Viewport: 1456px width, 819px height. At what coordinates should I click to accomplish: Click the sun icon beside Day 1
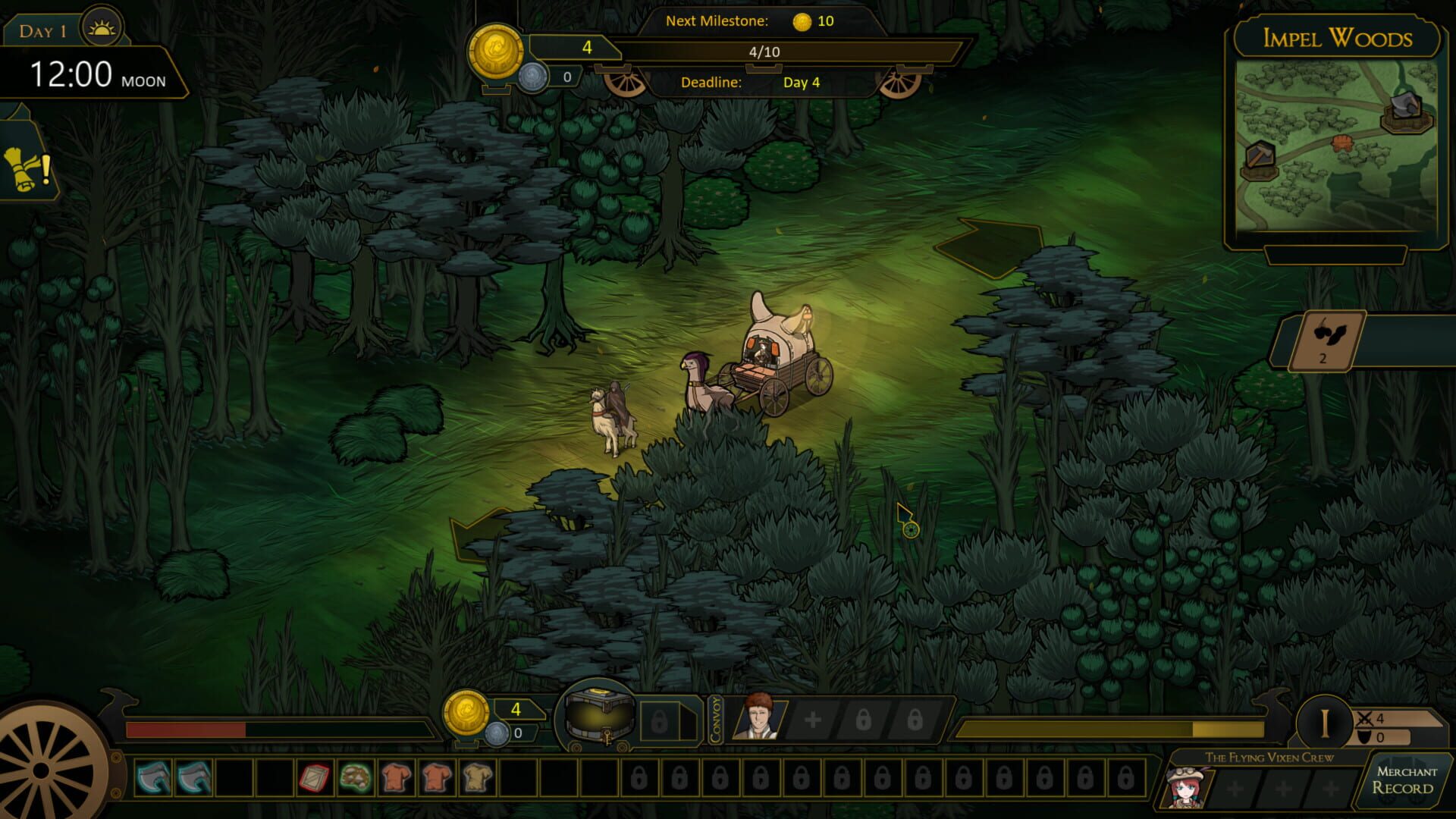[x=102, y=30]
